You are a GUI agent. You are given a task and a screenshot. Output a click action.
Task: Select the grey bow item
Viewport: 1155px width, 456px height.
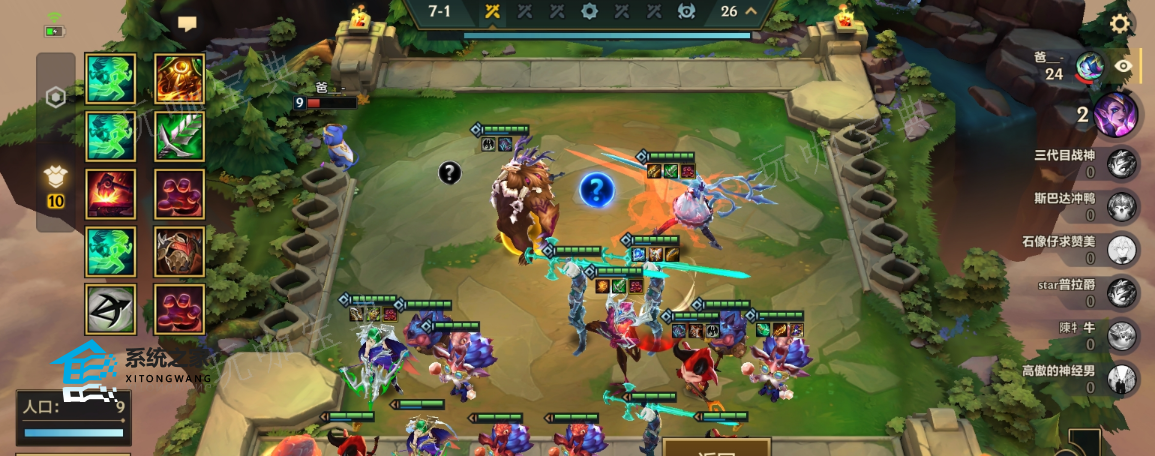(x=110, y=310)
